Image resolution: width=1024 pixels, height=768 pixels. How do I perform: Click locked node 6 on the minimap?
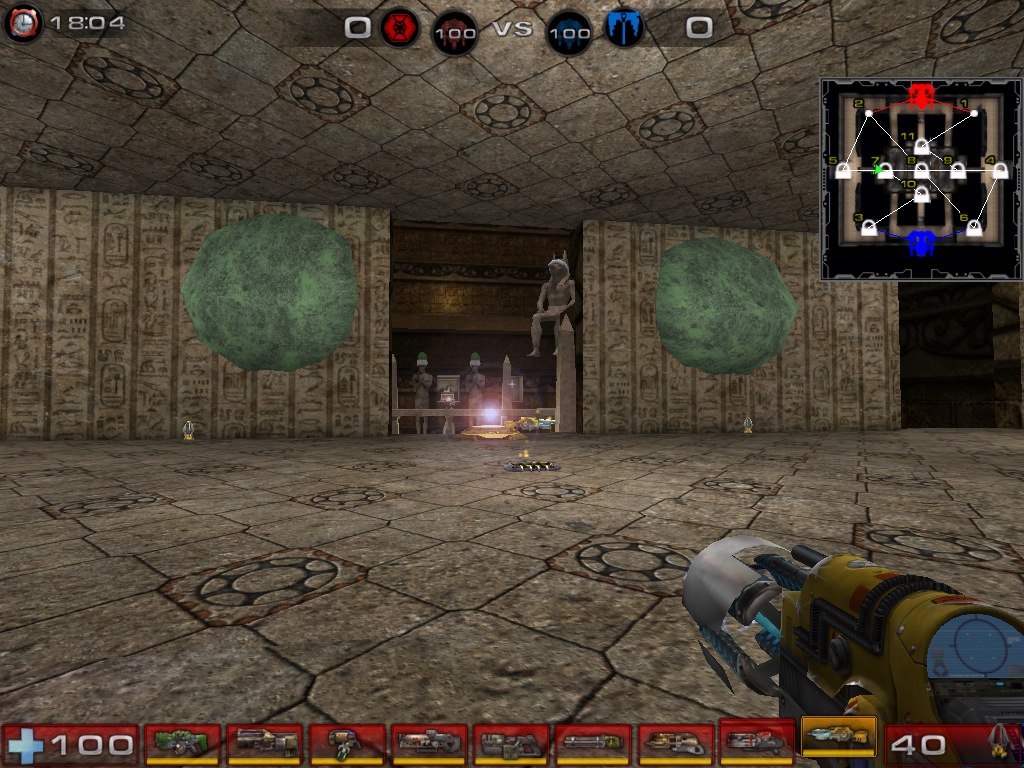tap(974, 229)
